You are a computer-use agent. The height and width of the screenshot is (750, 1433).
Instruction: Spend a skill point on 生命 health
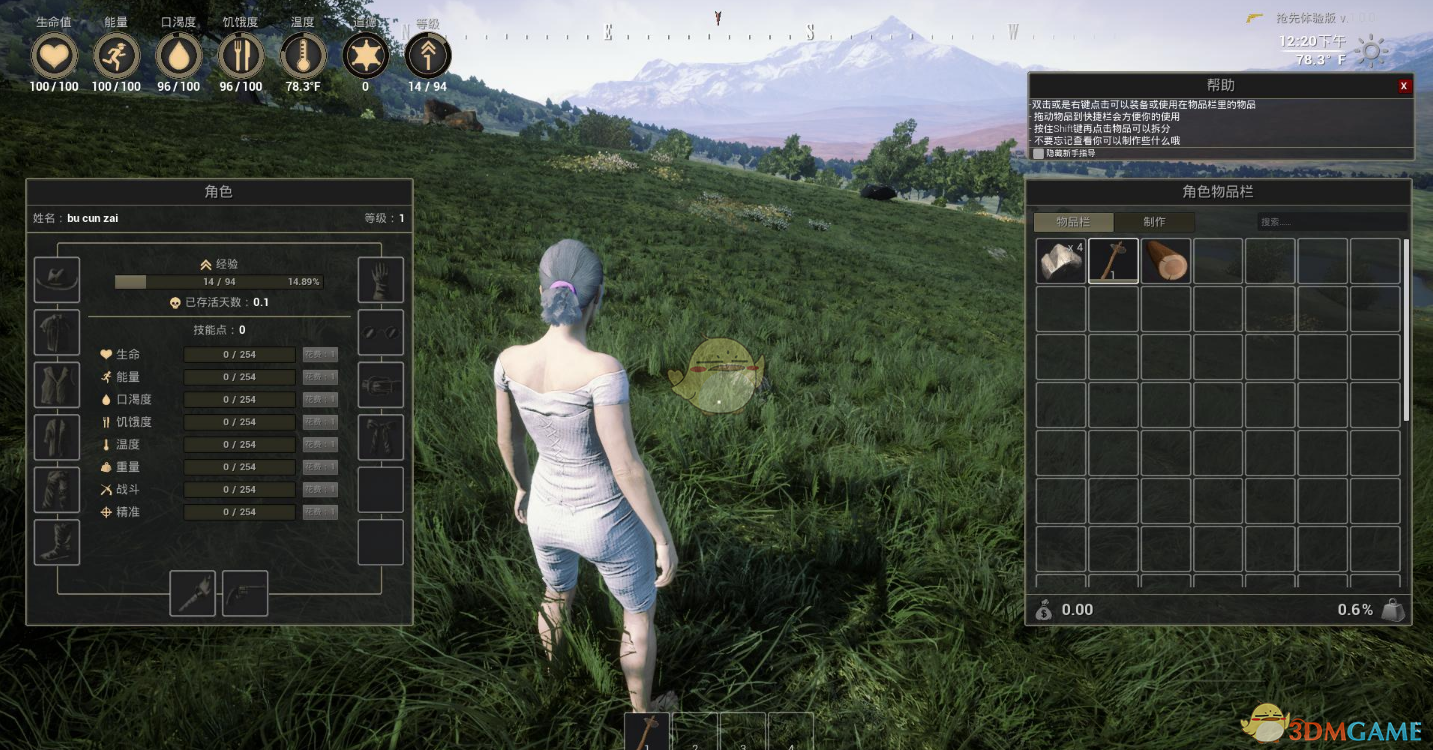(x=320, y=354)
